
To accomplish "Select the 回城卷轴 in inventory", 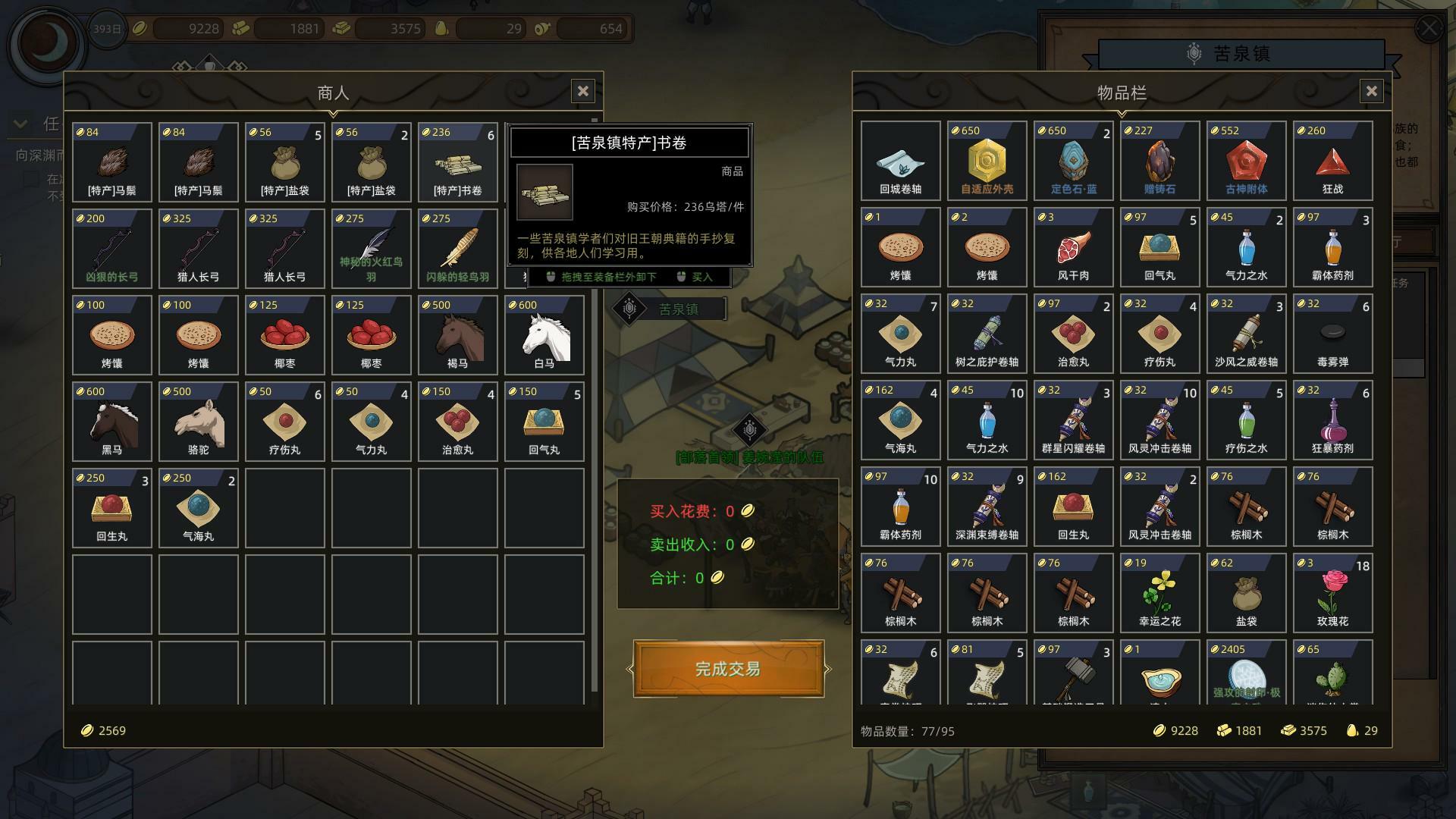I will pyautogui.click(x=900, y=161).
